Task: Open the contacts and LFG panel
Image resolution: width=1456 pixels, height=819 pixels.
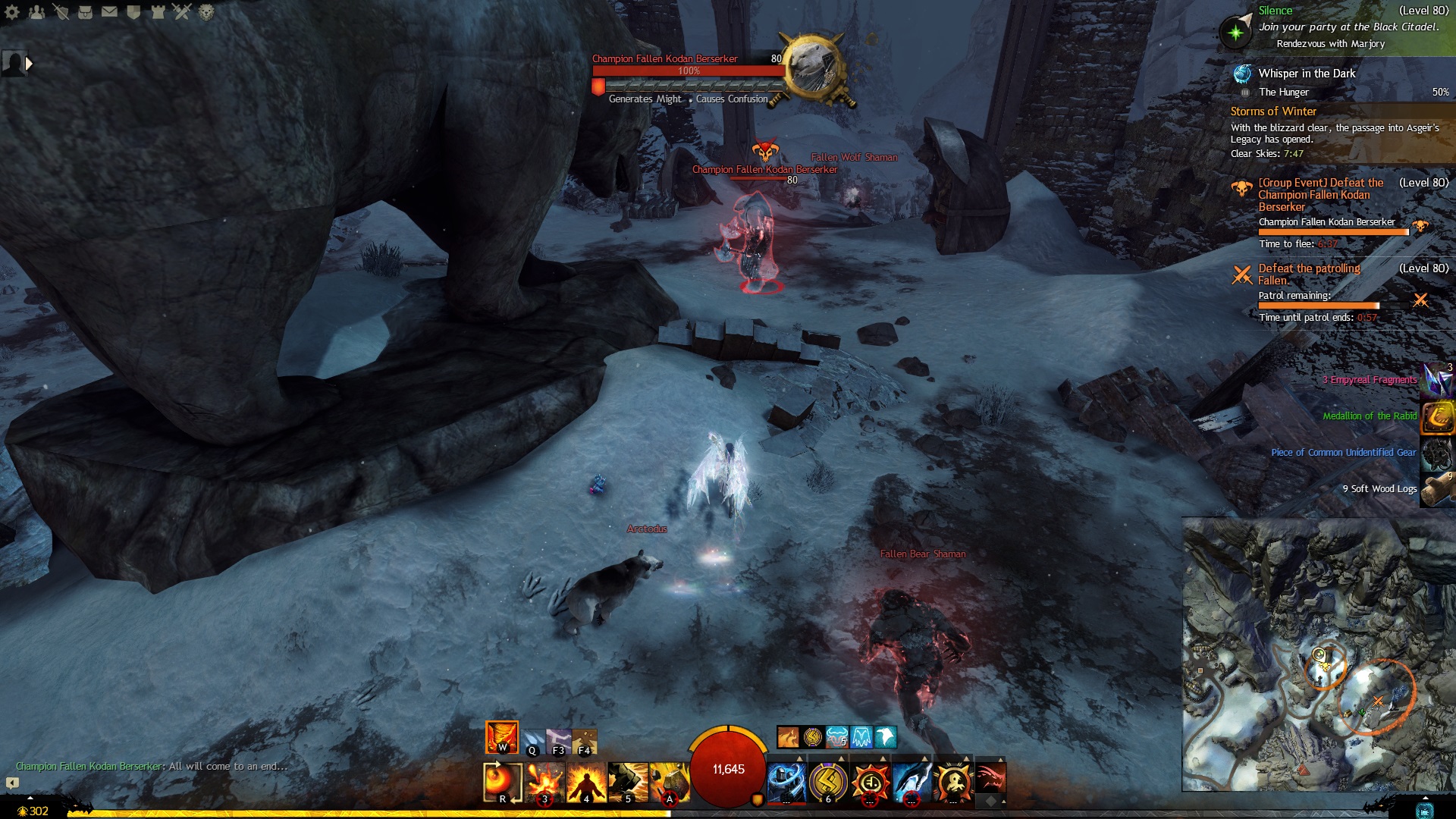Action: pyautogui.click(x=36, y=12)
